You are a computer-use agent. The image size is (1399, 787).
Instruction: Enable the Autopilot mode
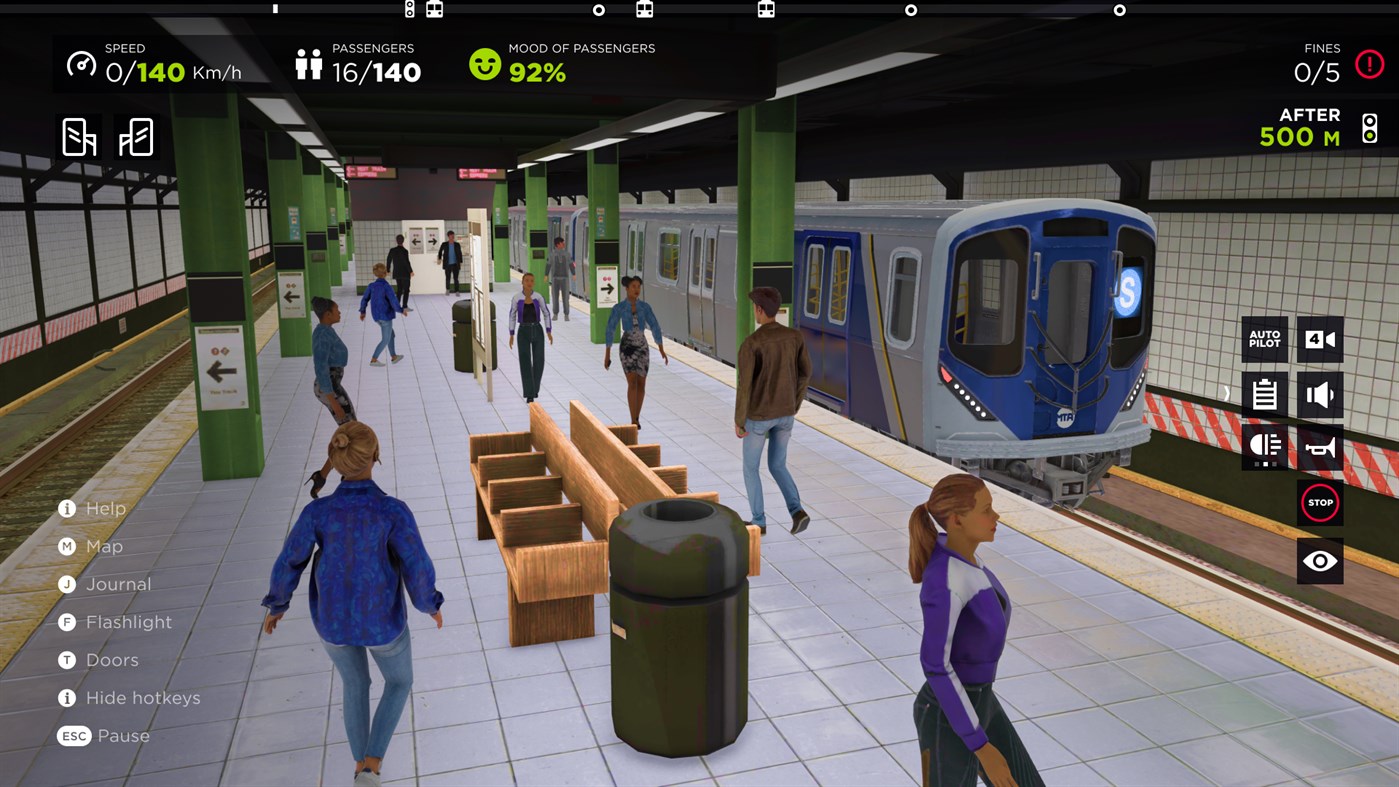[1263, 339]
